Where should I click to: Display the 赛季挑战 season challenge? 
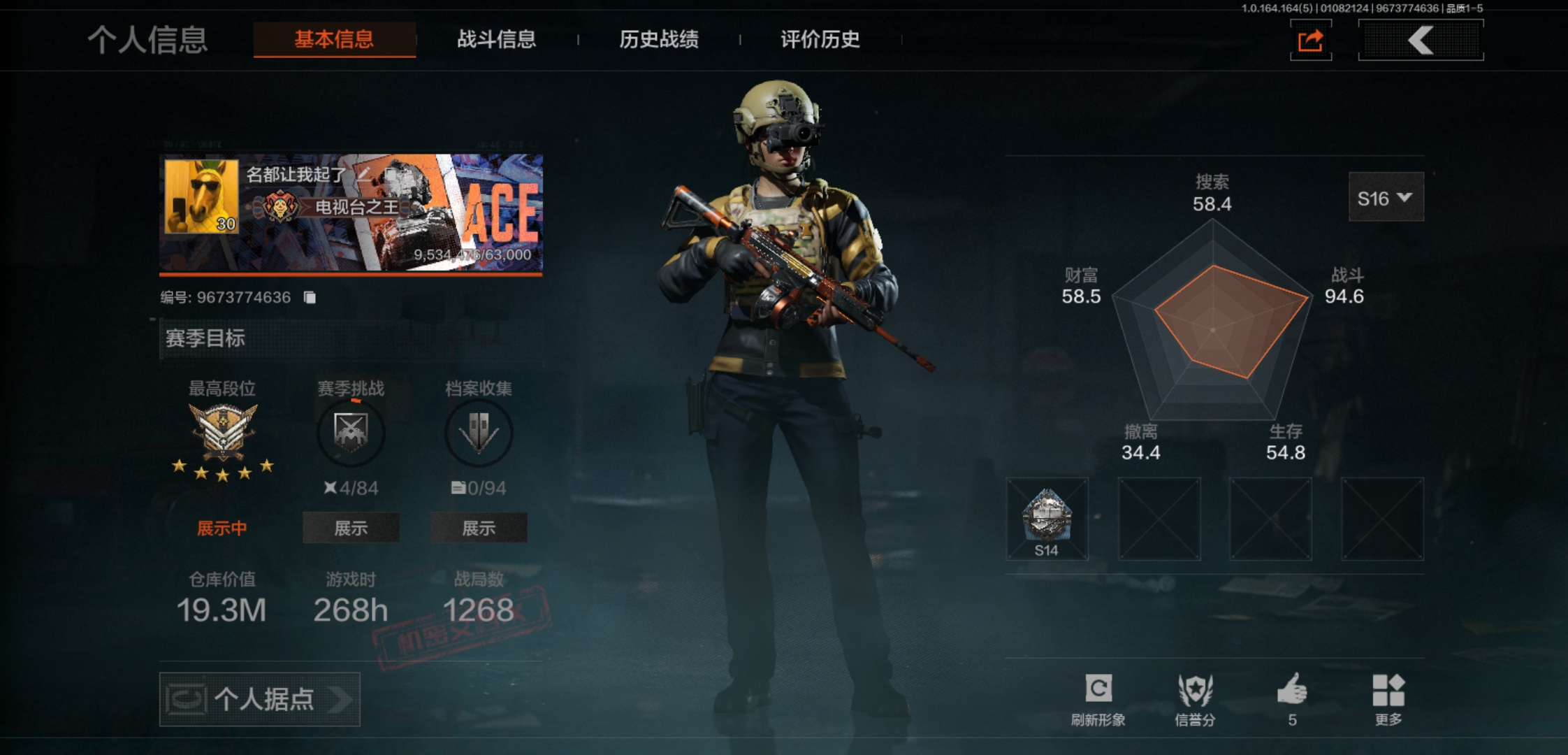(351, 528)
